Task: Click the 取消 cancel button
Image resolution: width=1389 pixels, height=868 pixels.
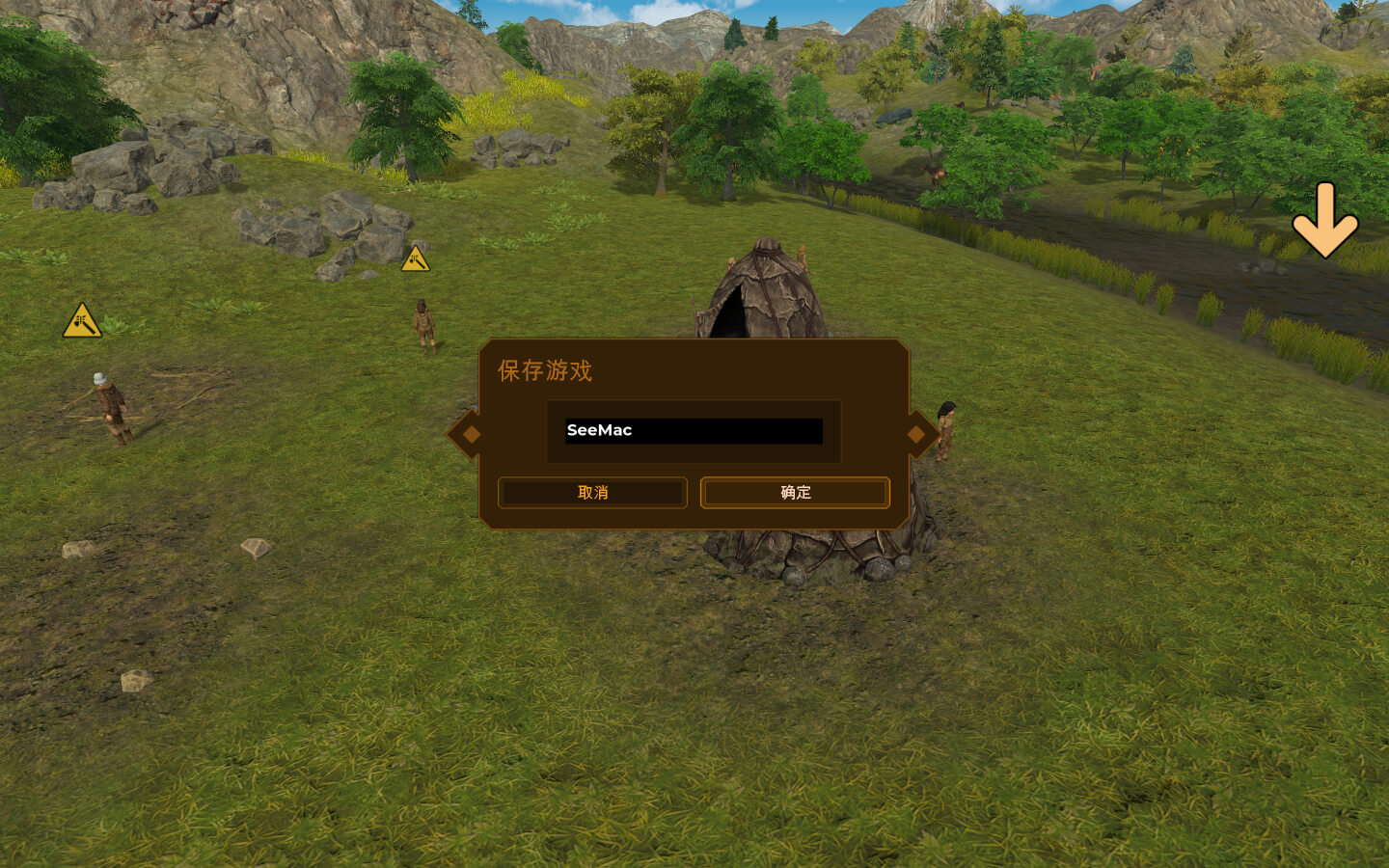Action: 592,492
